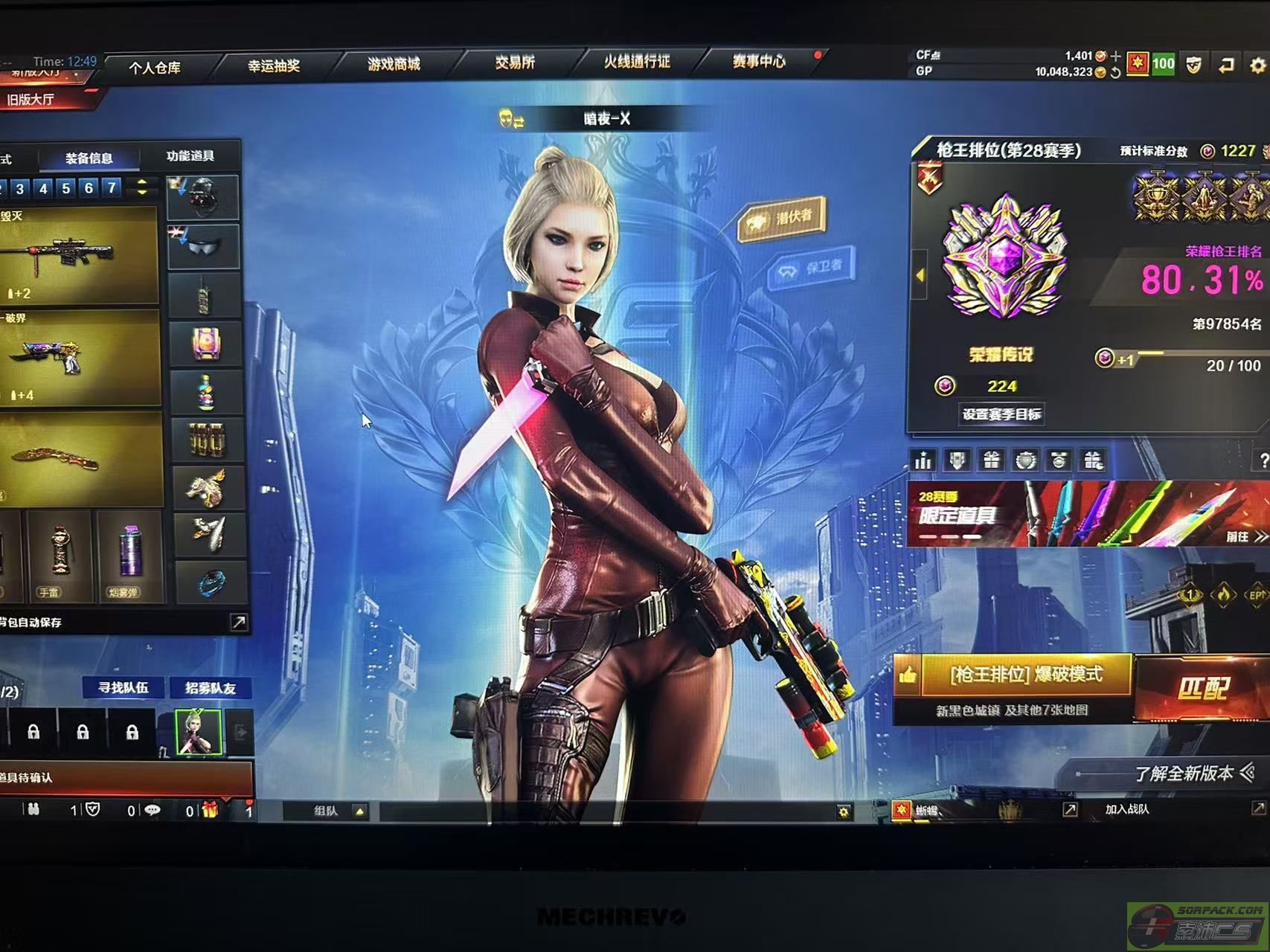Click the settings gear icon
Viewport: 1270px width, 952px height.
tap(1257, 65)
